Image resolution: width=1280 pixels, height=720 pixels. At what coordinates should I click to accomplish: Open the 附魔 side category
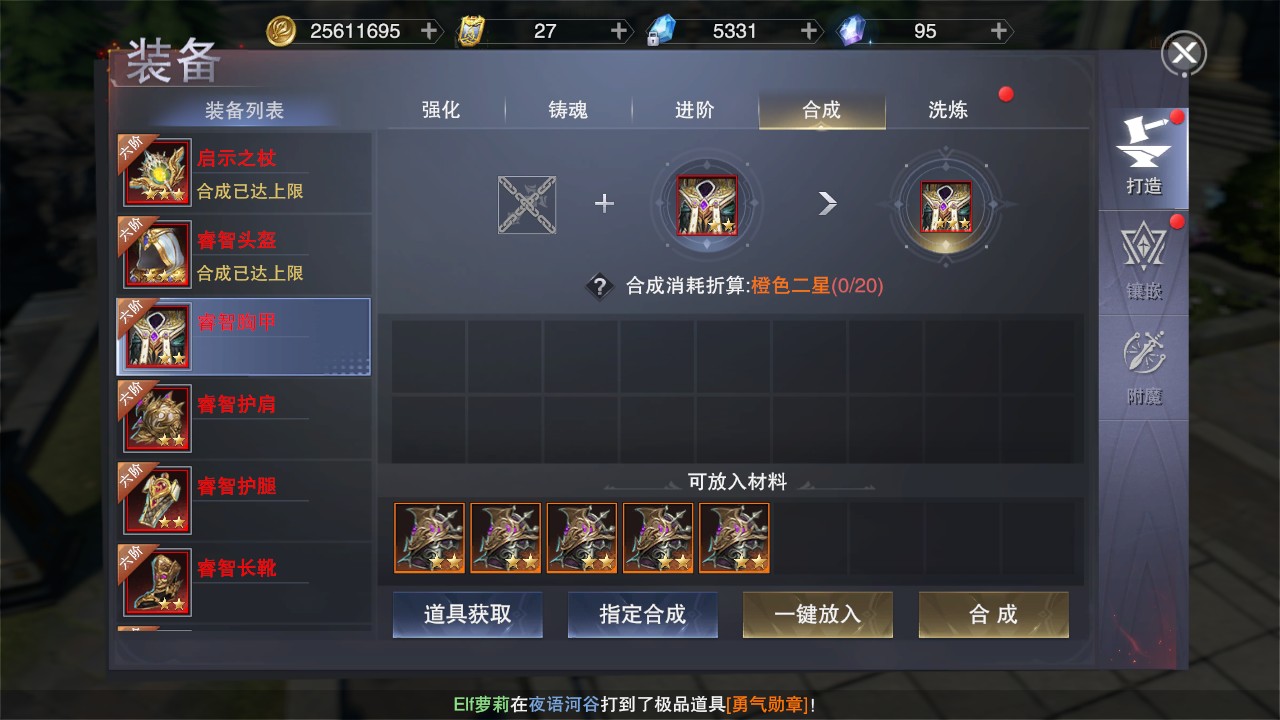1143,368
